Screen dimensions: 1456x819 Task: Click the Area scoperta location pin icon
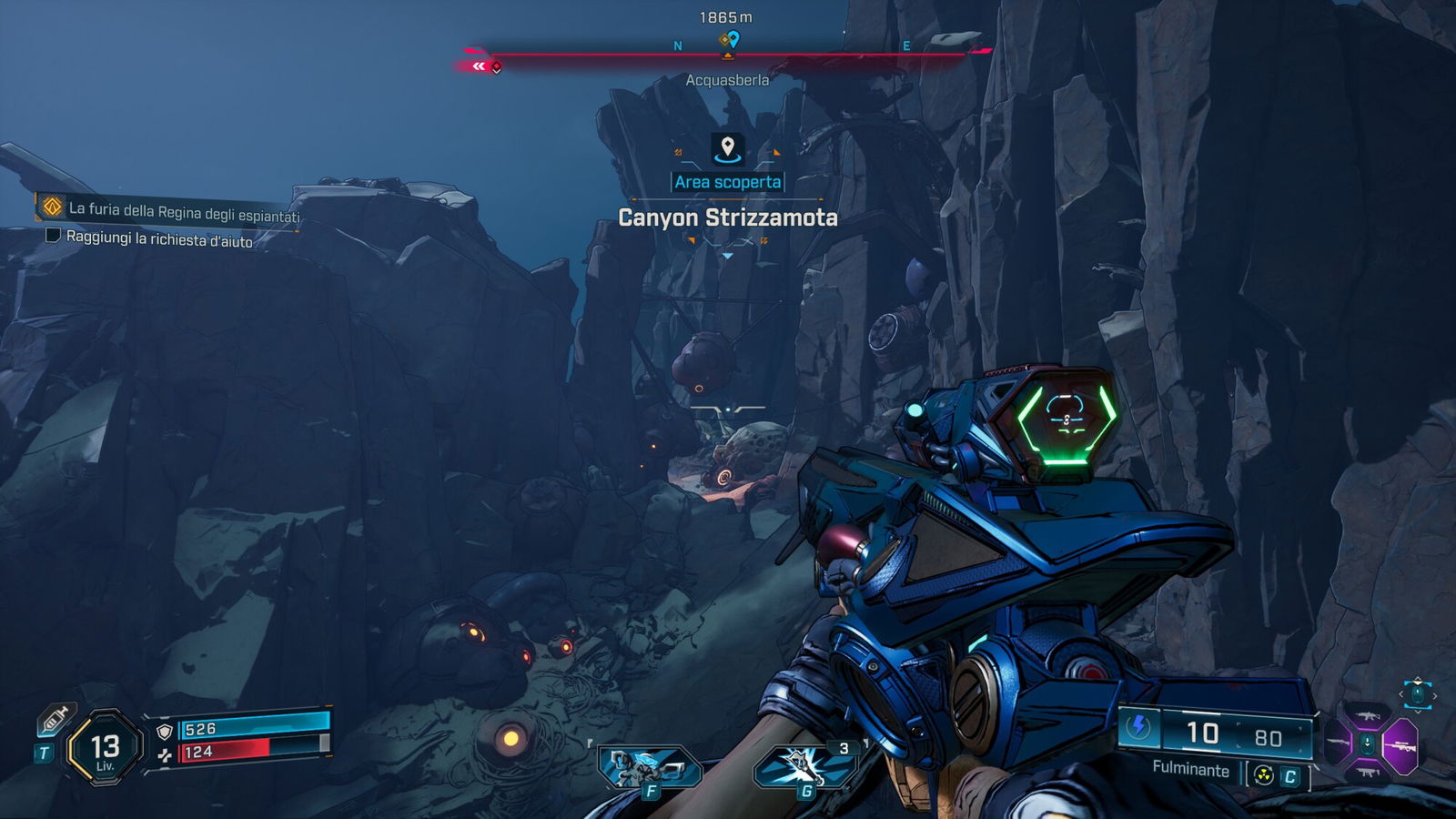point(727,147)
